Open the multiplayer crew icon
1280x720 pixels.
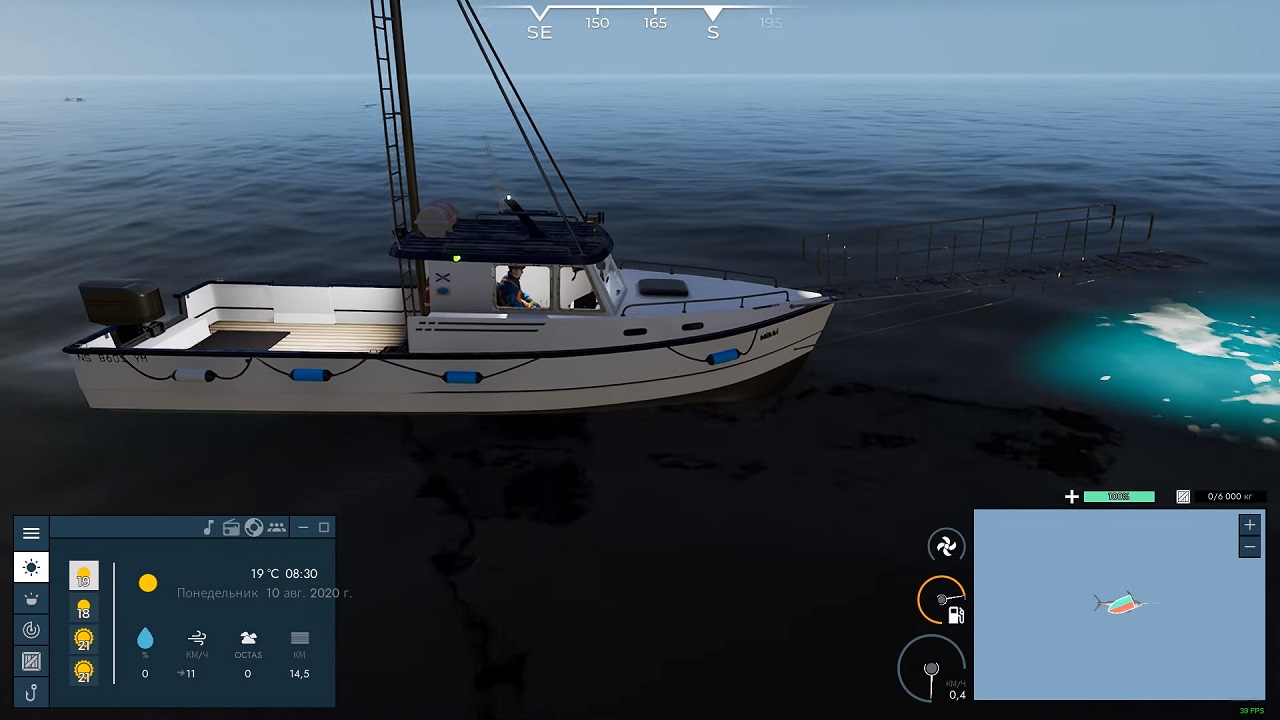[277, 527]
